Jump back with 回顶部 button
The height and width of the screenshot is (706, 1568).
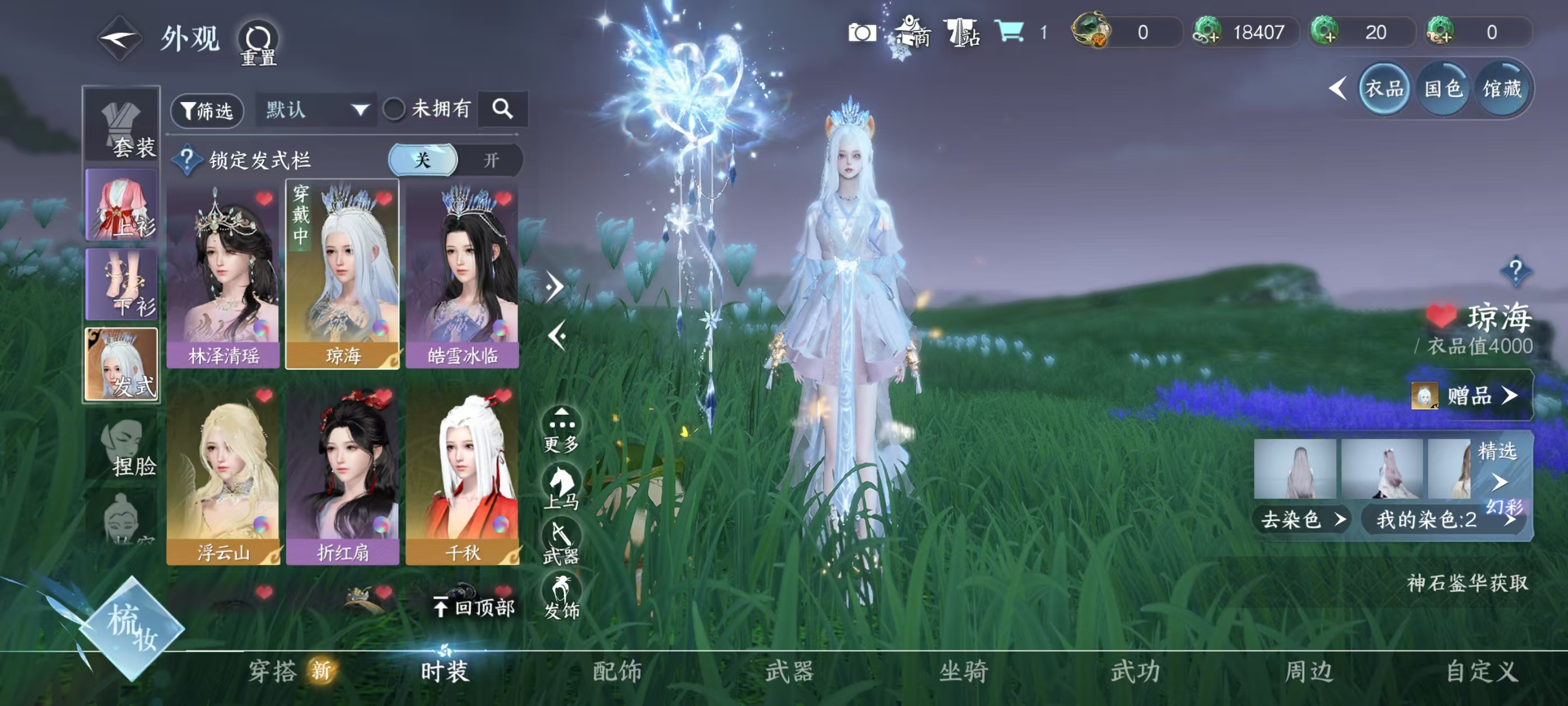click(474, 607)
